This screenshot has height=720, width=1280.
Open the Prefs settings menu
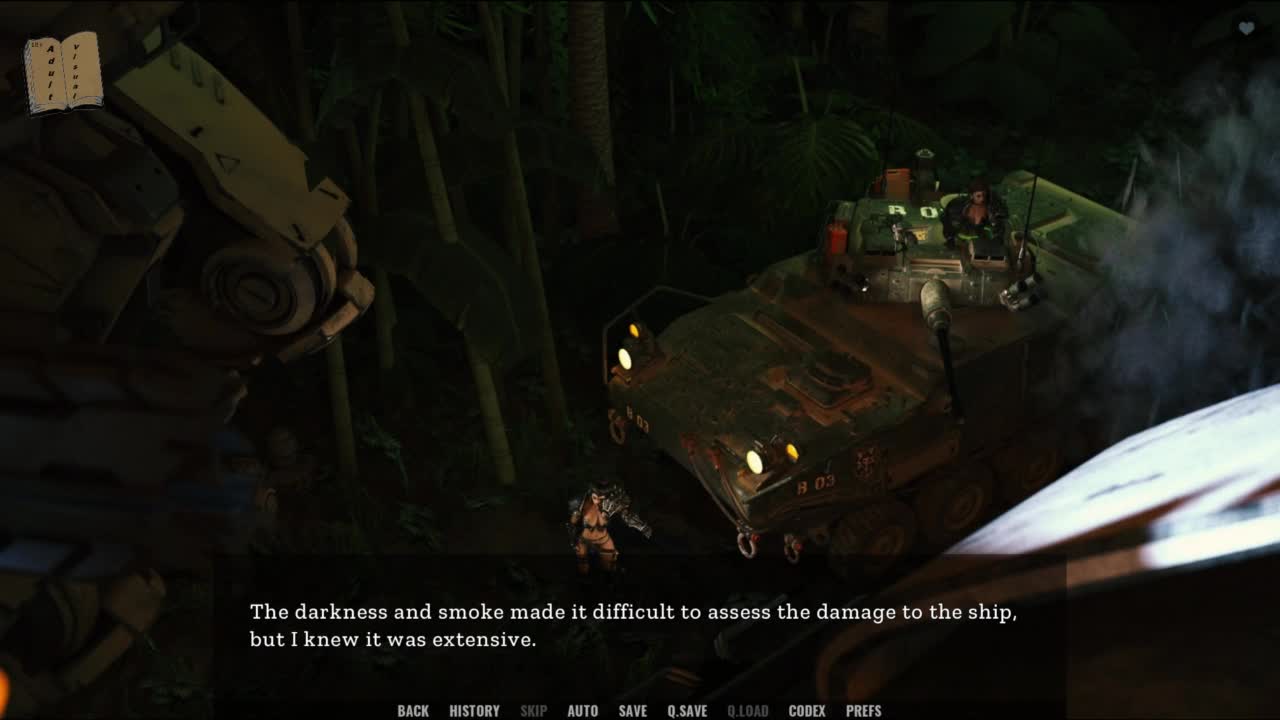[863, 711]
